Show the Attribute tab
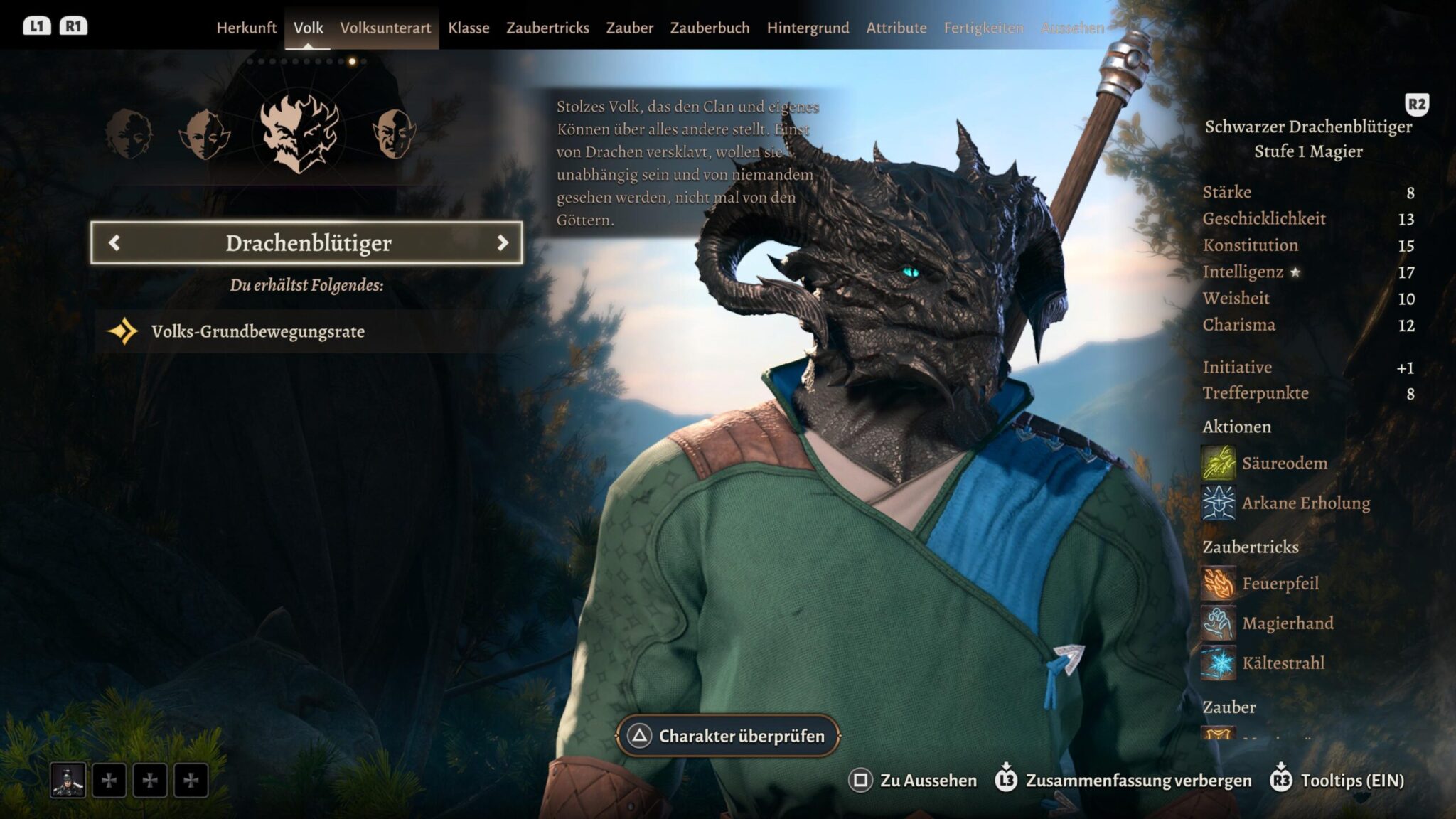Screen dimensions: 1456x819 896,28
